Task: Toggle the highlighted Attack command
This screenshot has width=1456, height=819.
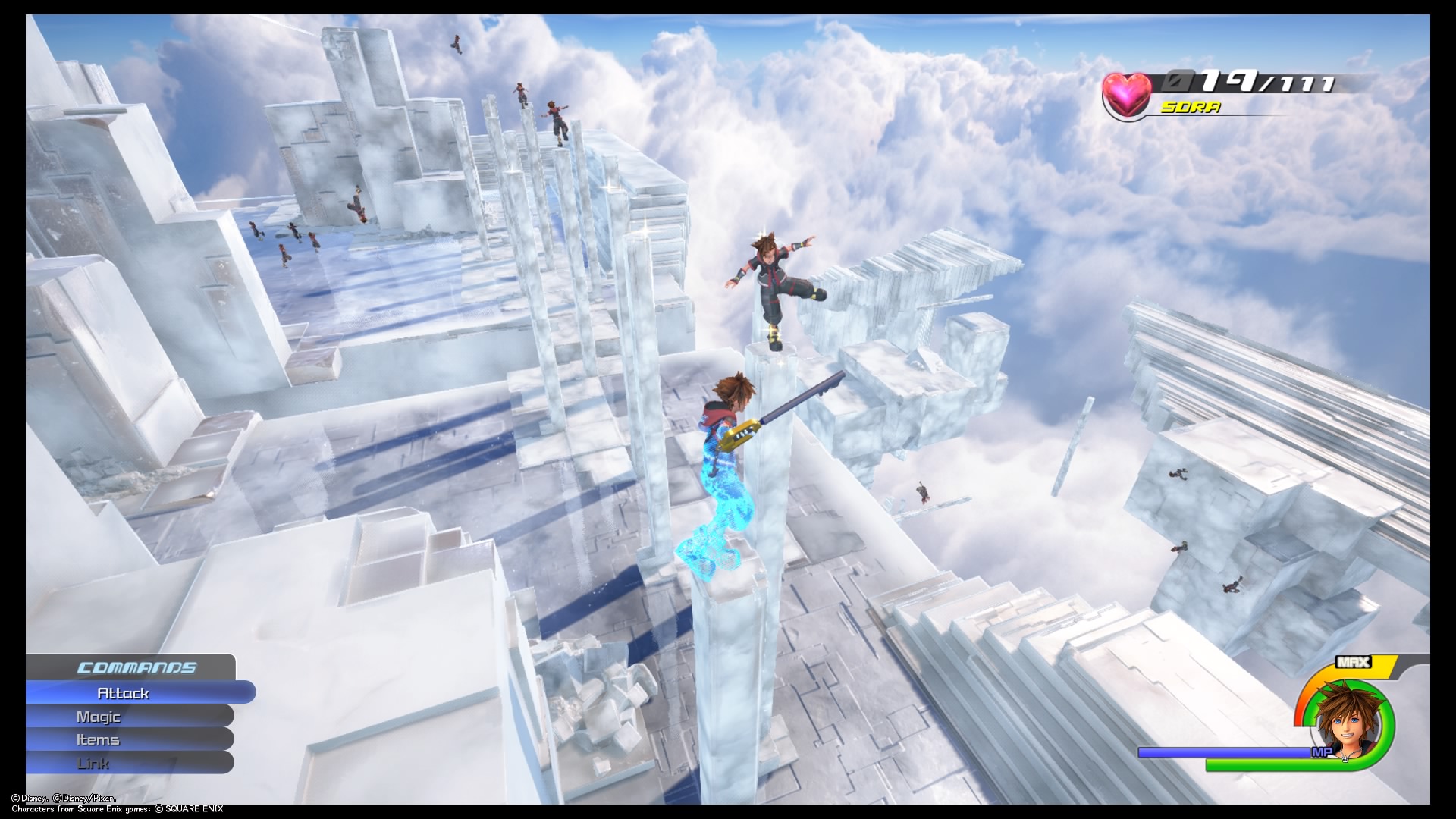Action: click(124, 692)
